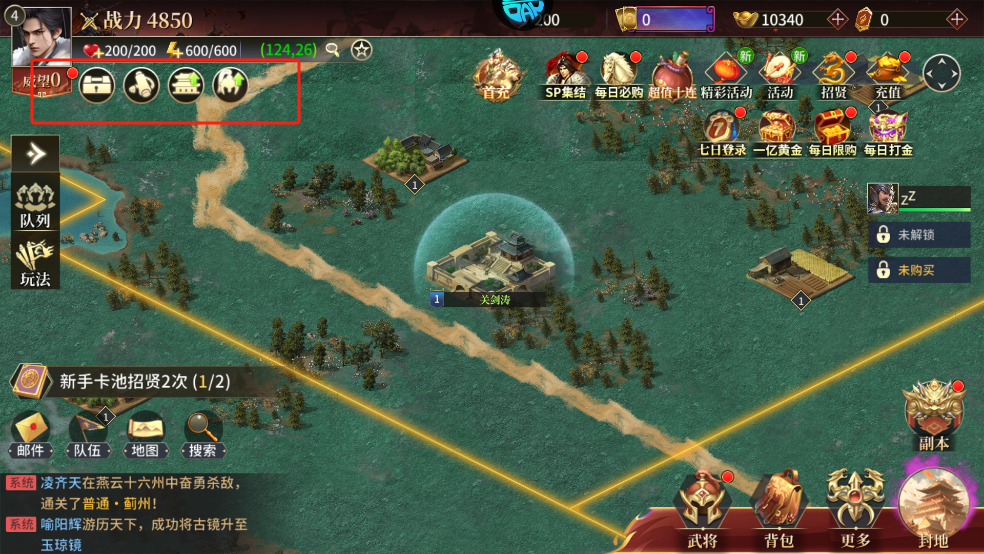Open the 邮件 mailbox
This screenshot has width=984, height=554.
(x=30, y=435)
